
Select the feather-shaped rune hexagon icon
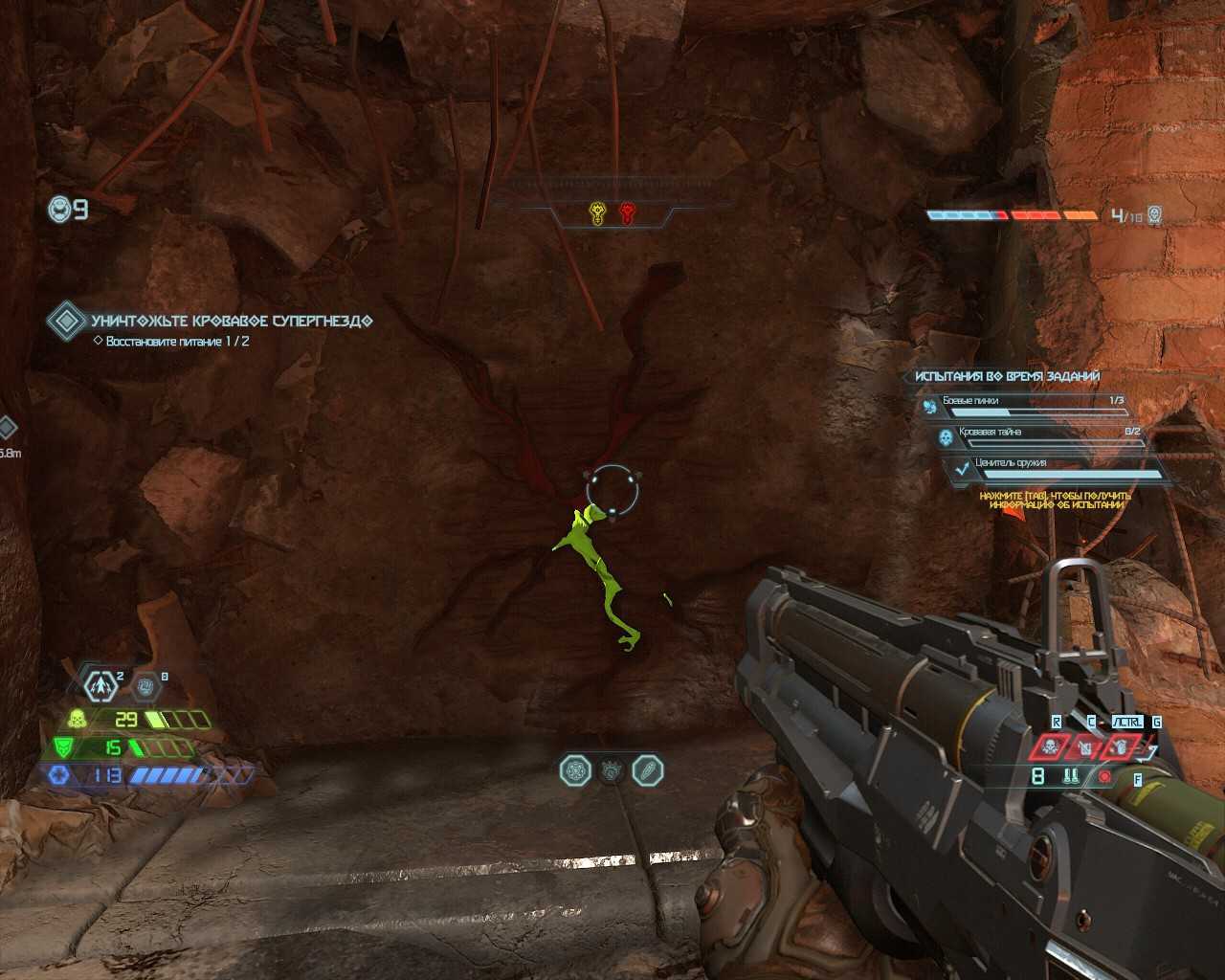click(648, 770)
